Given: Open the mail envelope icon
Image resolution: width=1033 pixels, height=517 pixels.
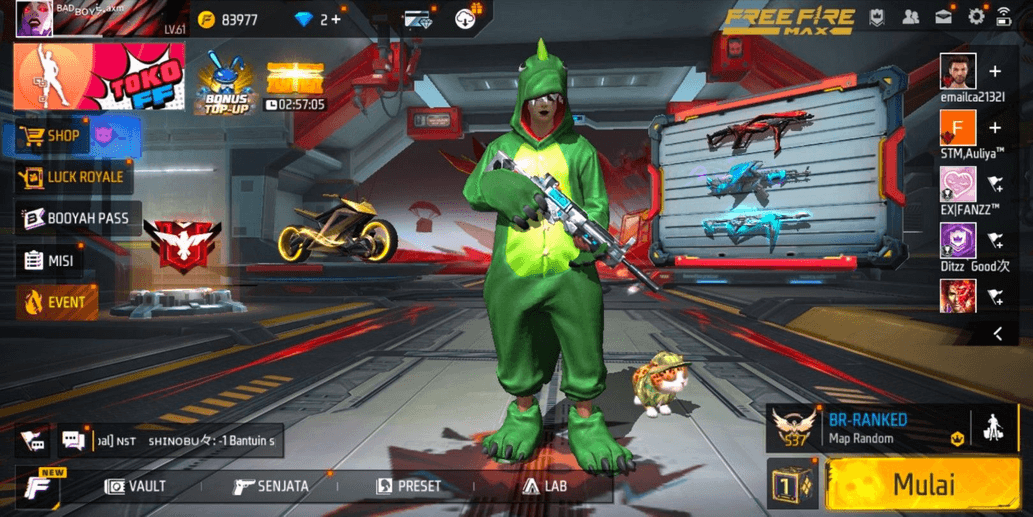Looking at the screenshot, I should tap(943, 17).
